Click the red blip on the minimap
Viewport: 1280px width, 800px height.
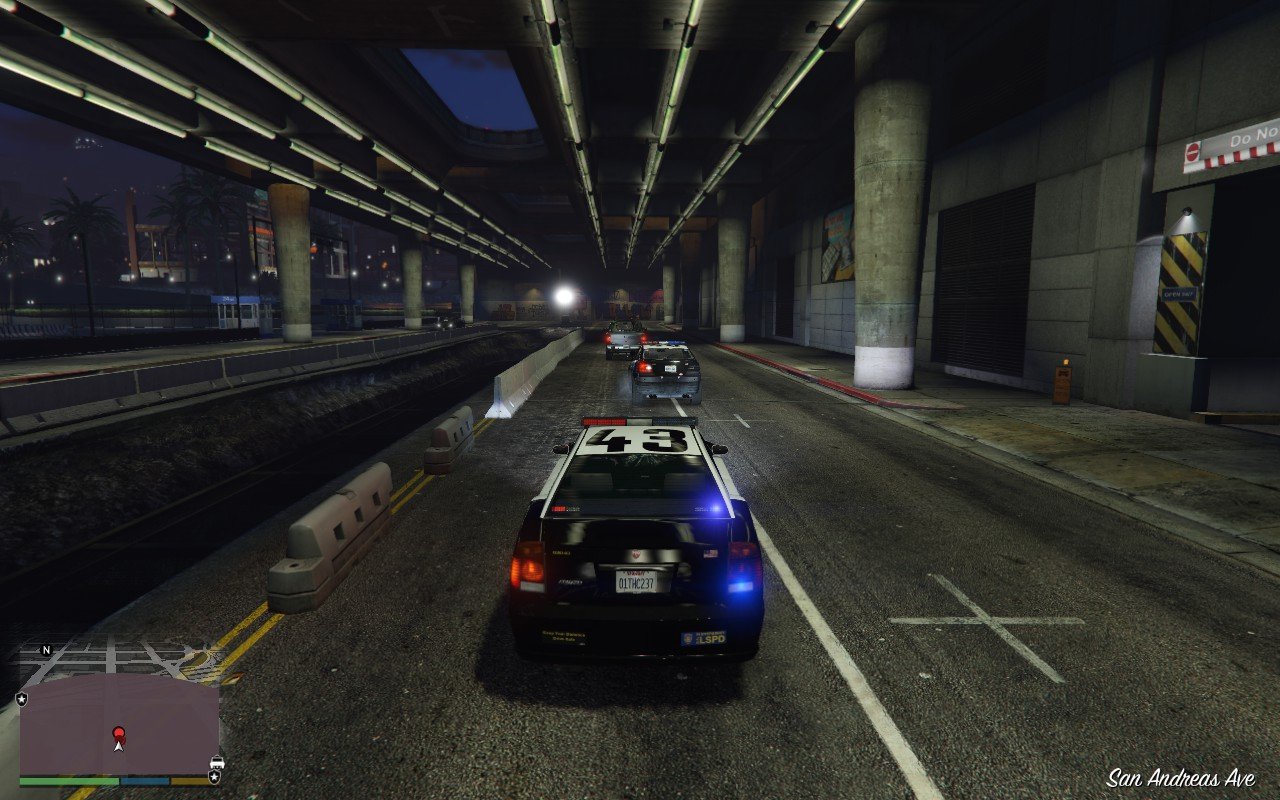coord(119,733)
